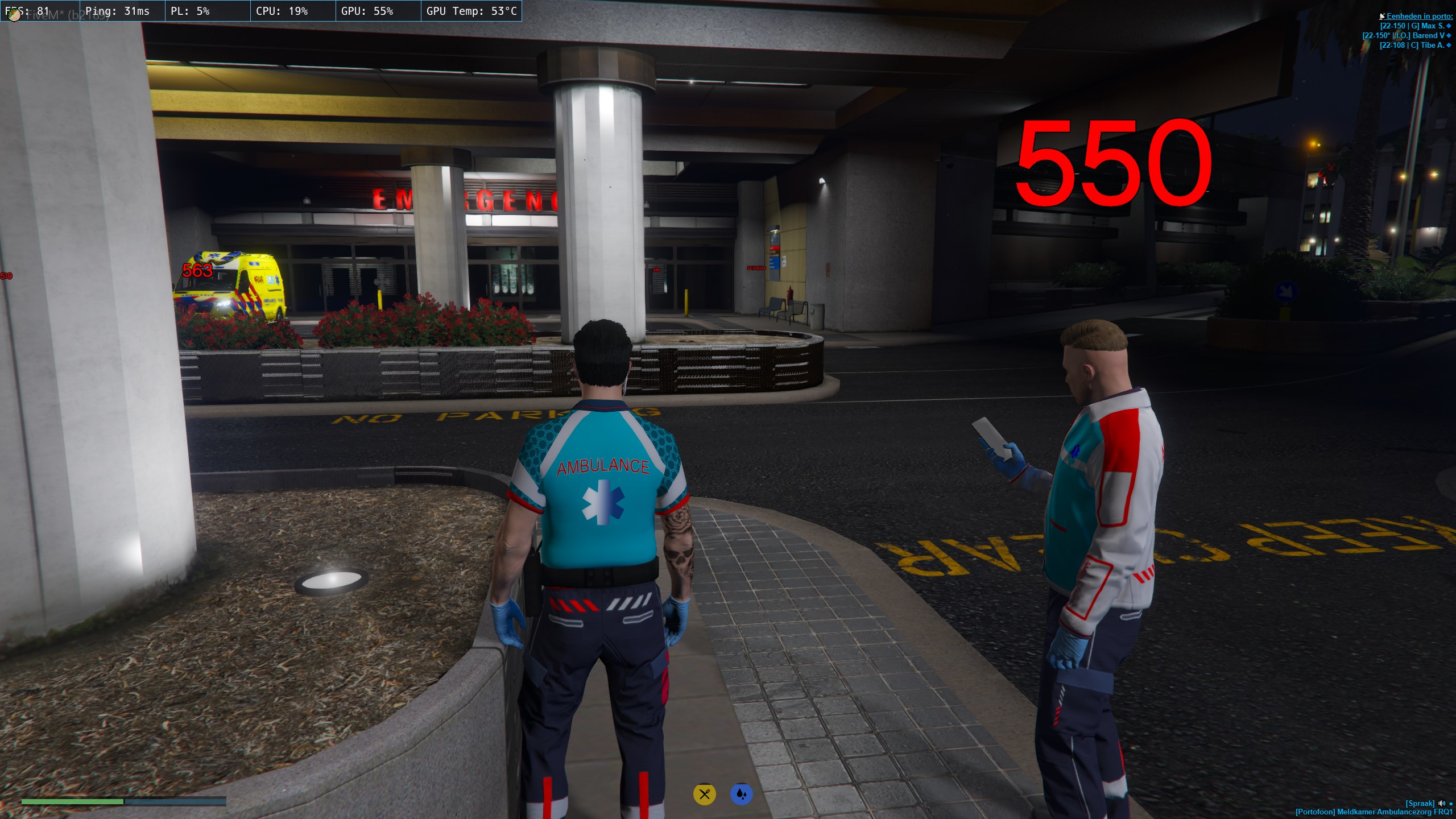Click the Spraak voice speaker icon
Screen dimensions: 1456x819
click(x=1441, y=804)
